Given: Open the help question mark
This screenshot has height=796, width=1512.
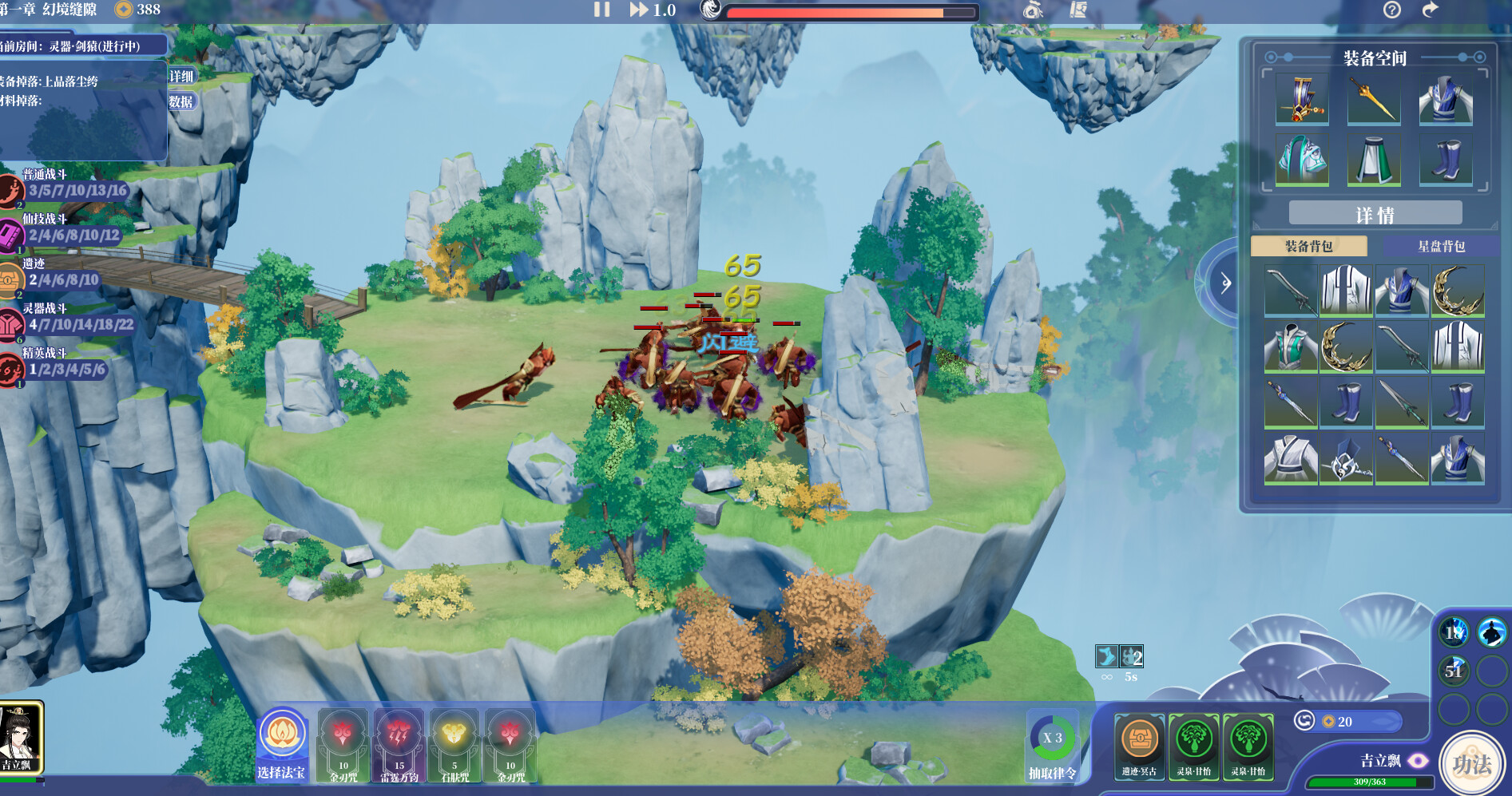Looking at the screenshot, I should coord(1391,10).
